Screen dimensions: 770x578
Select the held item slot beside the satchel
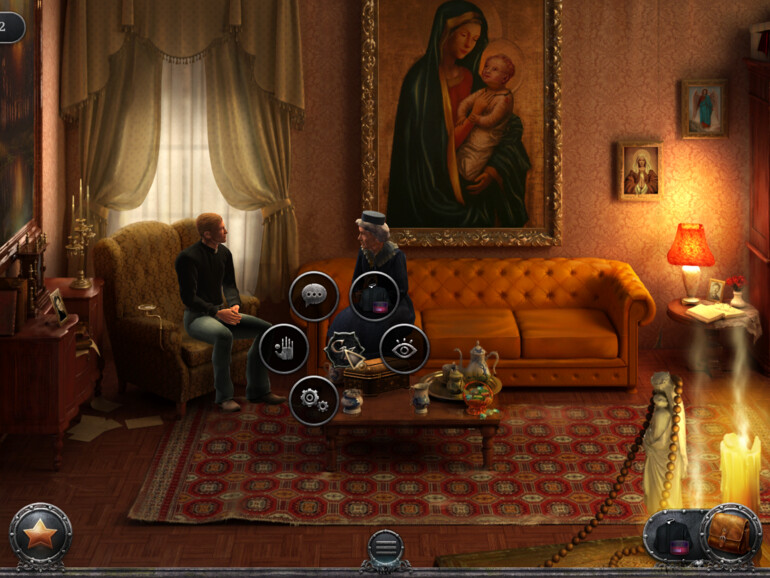pyautogui.click(x=673, y=537)
